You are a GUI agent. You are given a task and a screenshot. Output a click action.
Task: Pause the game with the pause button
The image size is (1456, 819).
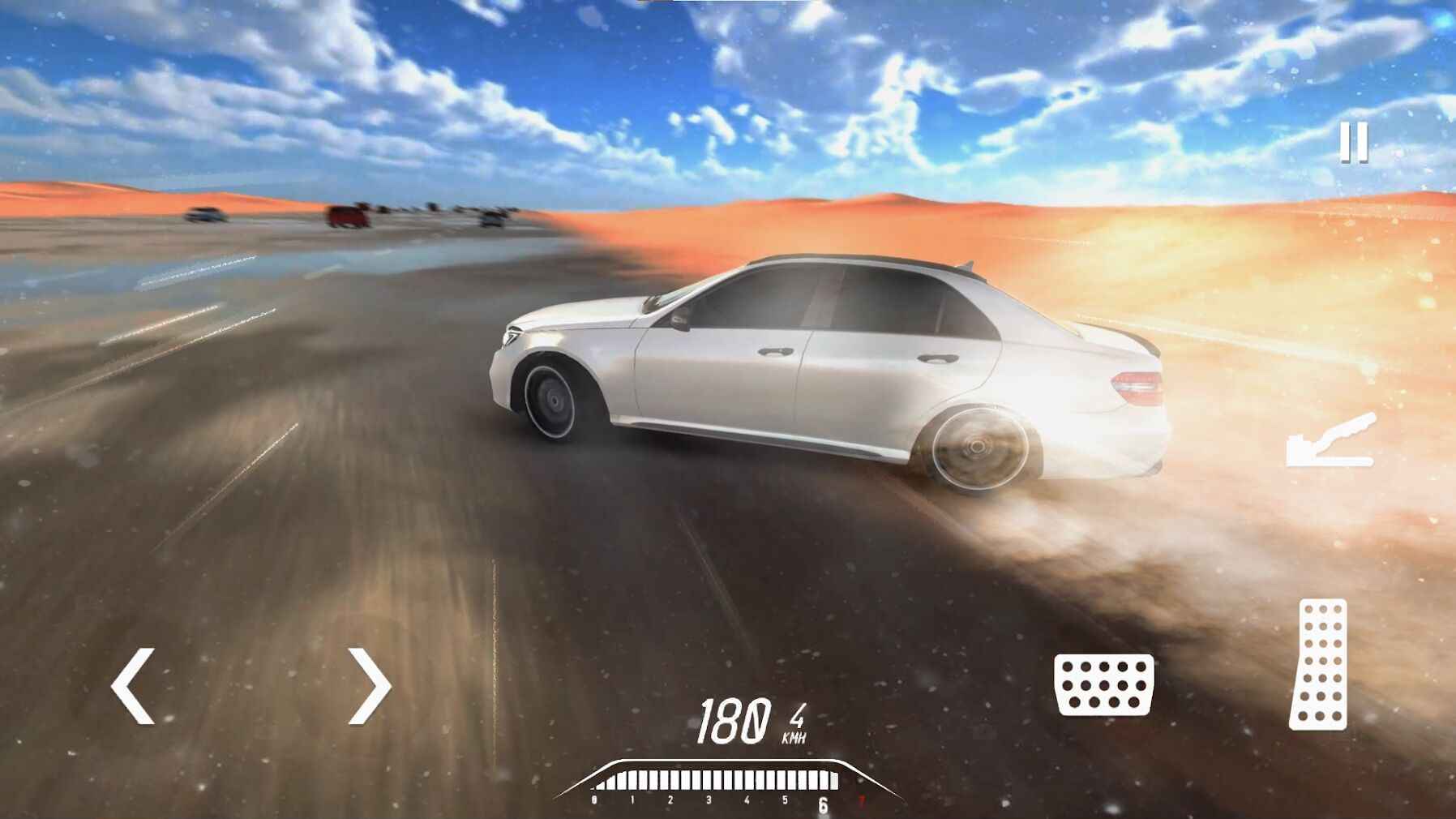(x=1353, y=143)
